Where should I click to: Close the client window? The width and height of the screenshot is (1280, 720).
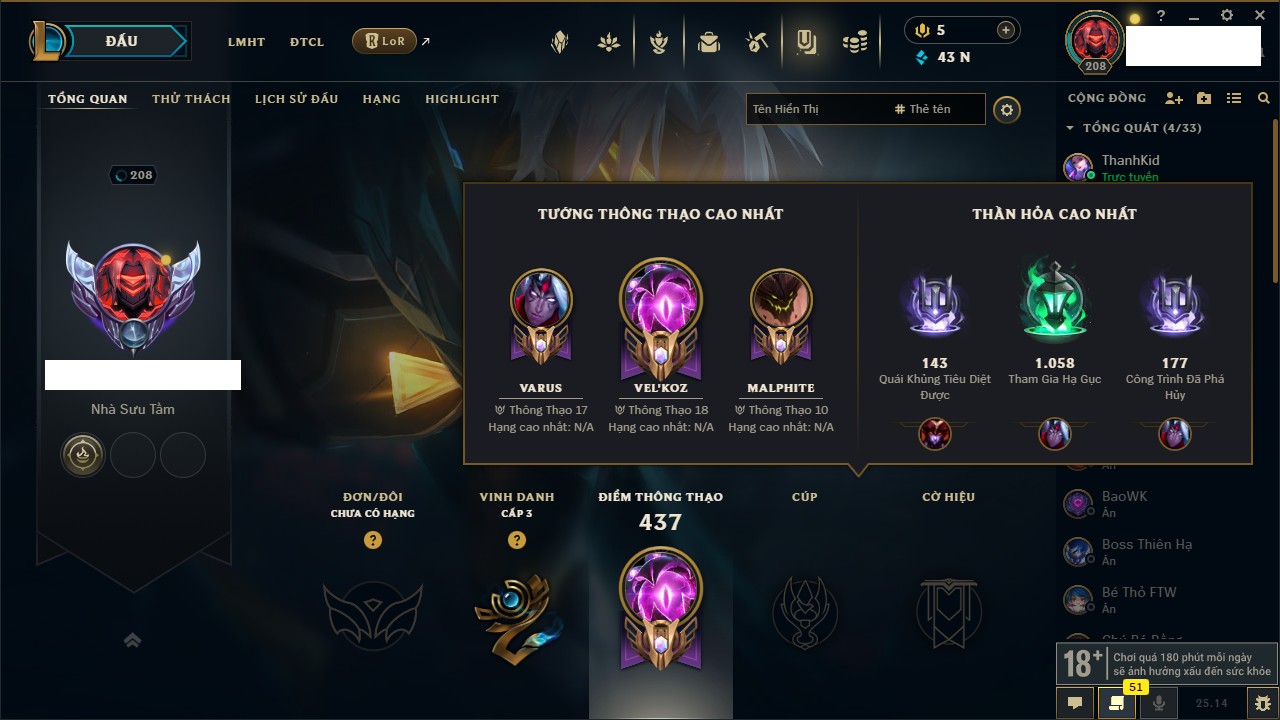(1258, 16)
